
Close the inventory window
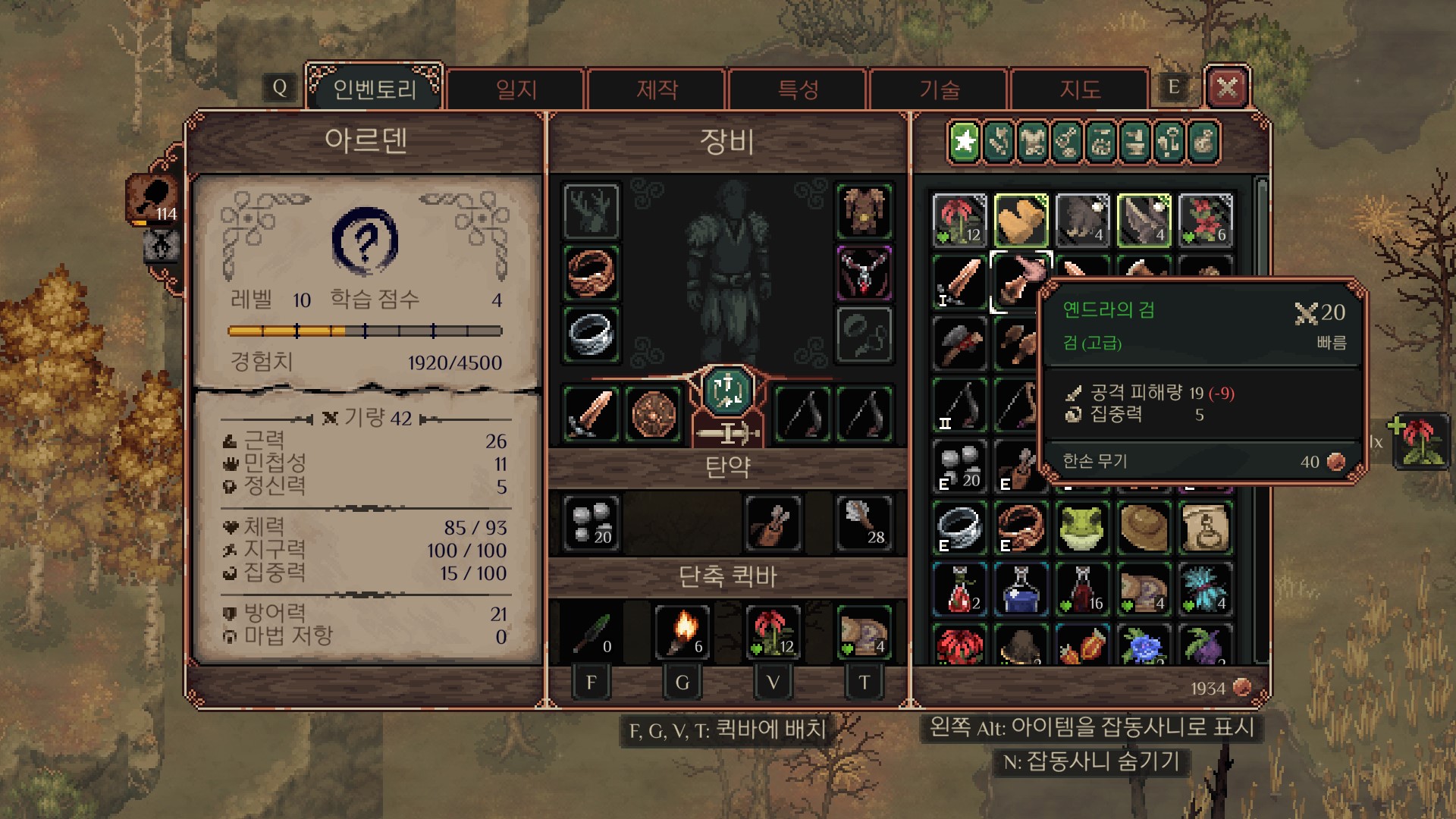coord(1227,89)
